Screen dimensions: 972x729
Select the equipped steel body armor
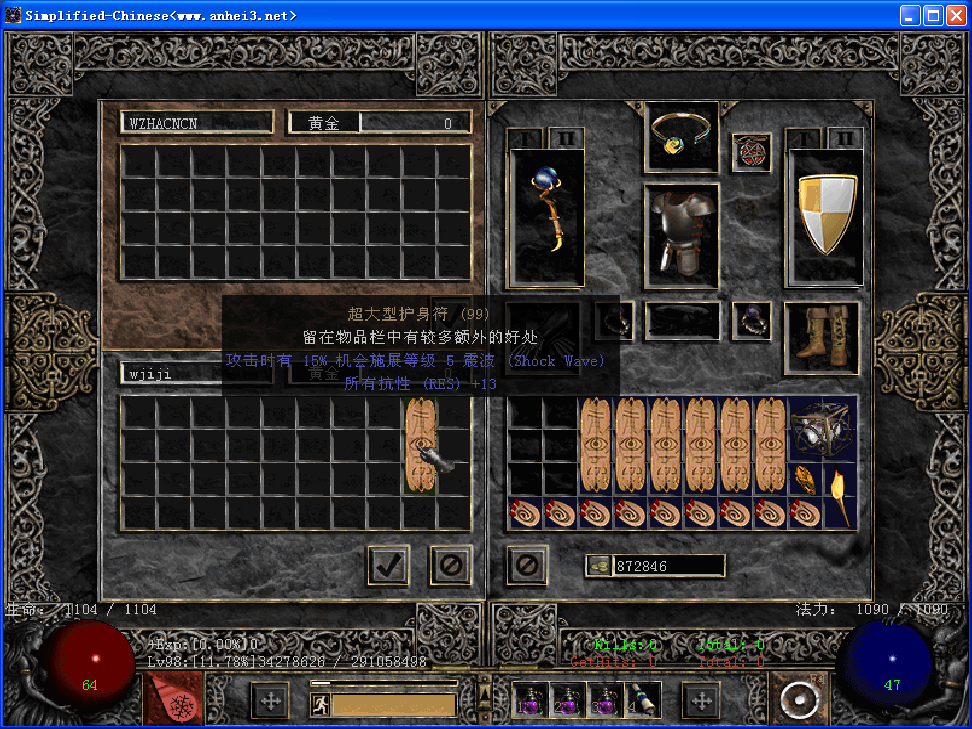click(x=681, y=236)
